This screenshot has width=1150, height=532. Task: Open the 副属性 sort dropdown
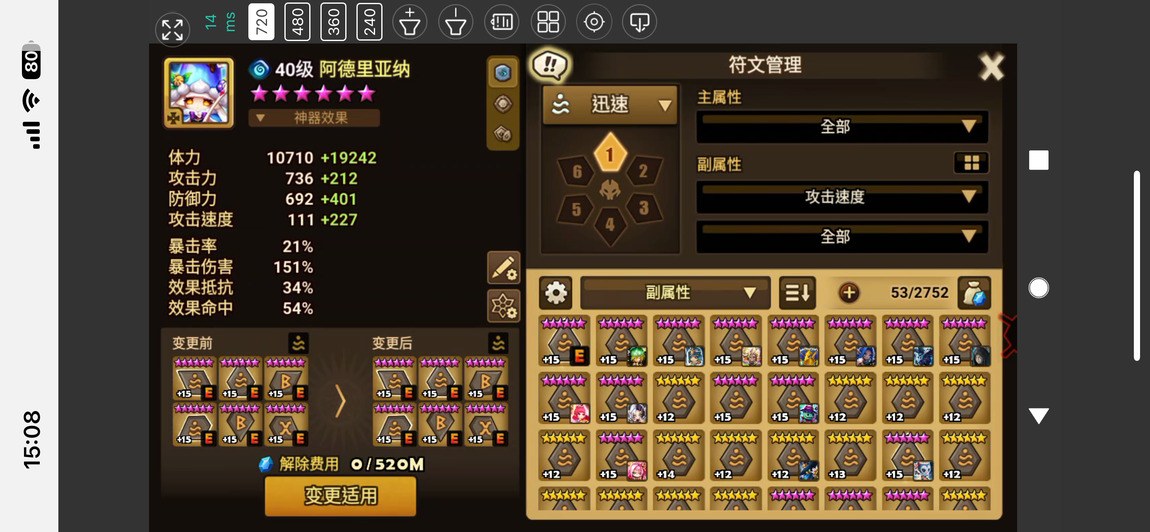click(675, 293)
